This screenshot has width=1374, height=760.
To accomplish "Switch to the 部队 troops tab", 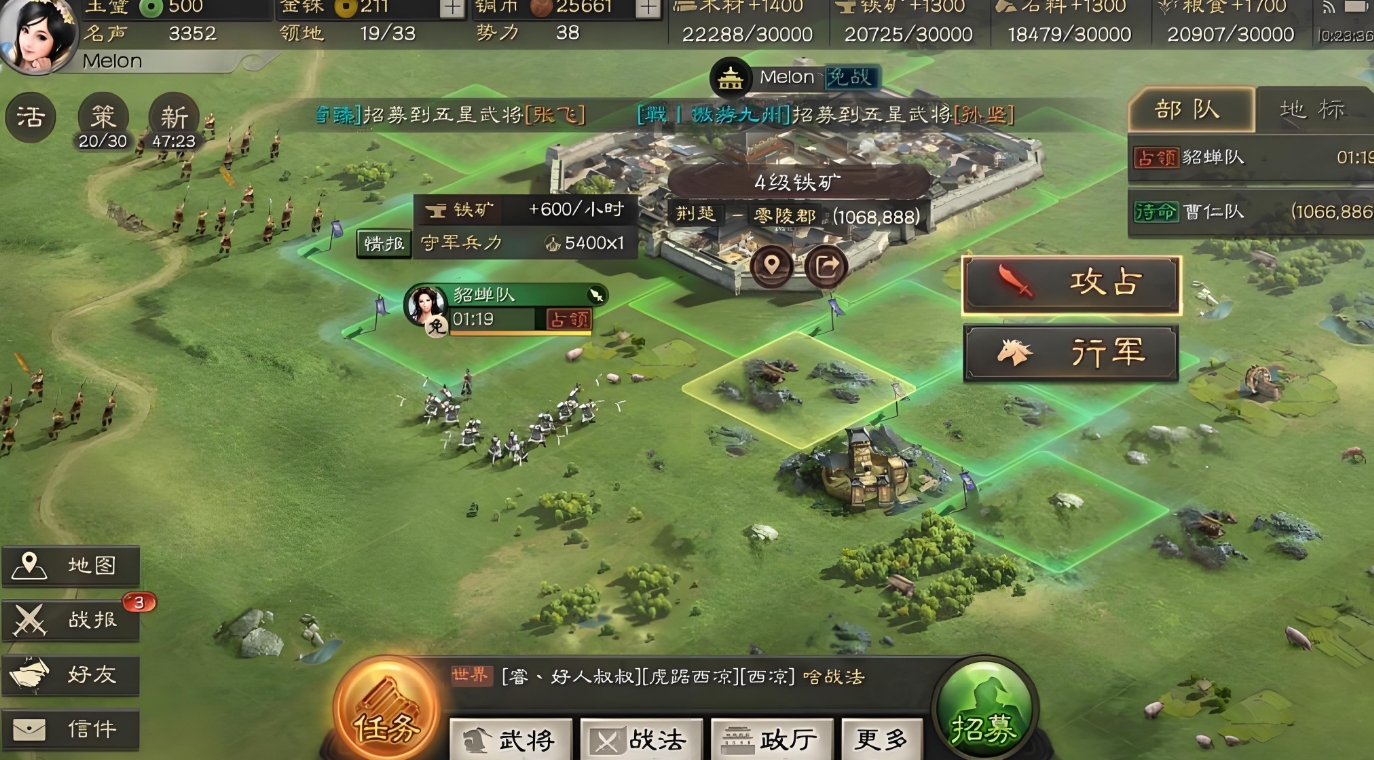I will point(1190,110).
